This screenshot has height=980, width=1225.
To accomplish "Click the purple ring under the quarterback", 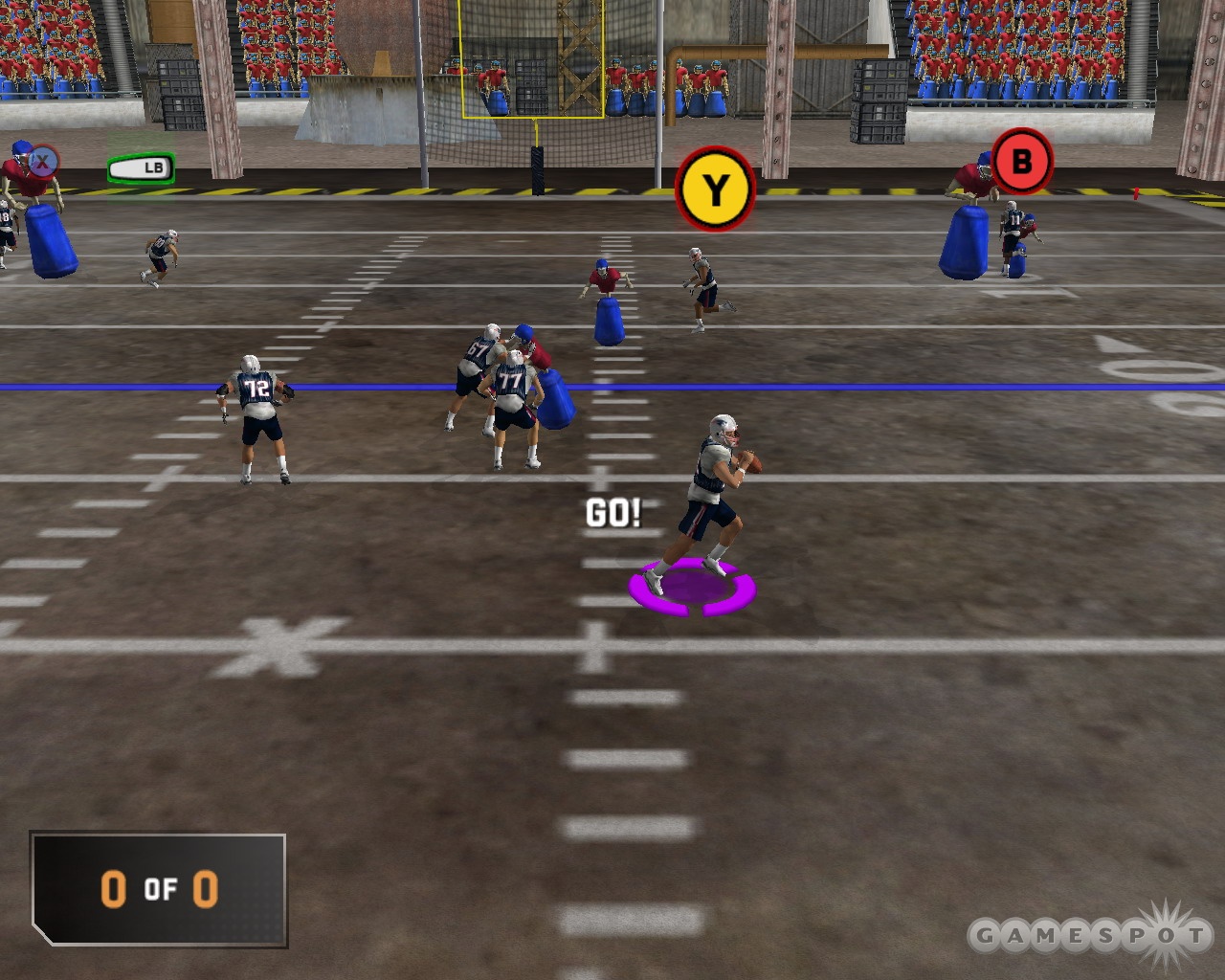I will [x=692, y=587].
